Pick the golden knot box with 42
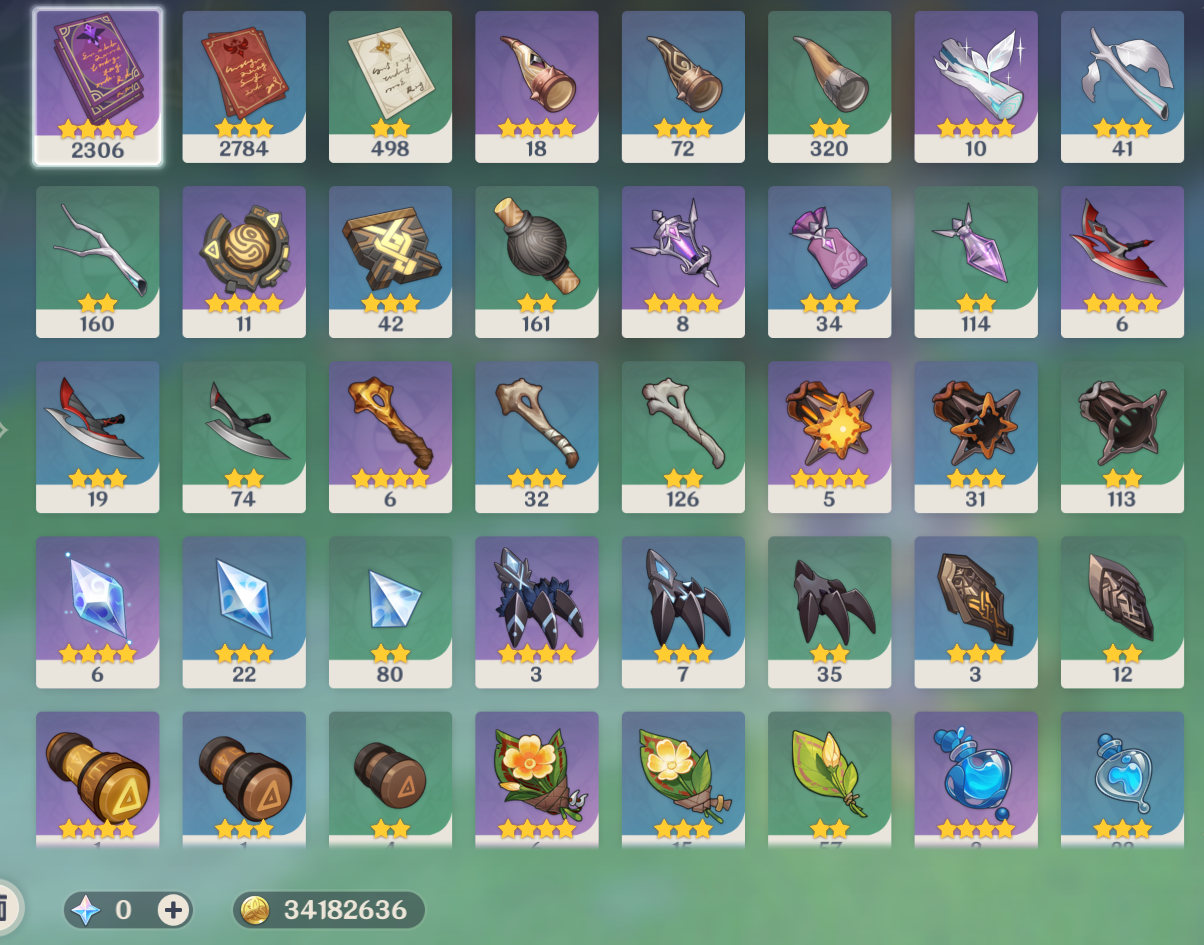 (x=390, y=260)
